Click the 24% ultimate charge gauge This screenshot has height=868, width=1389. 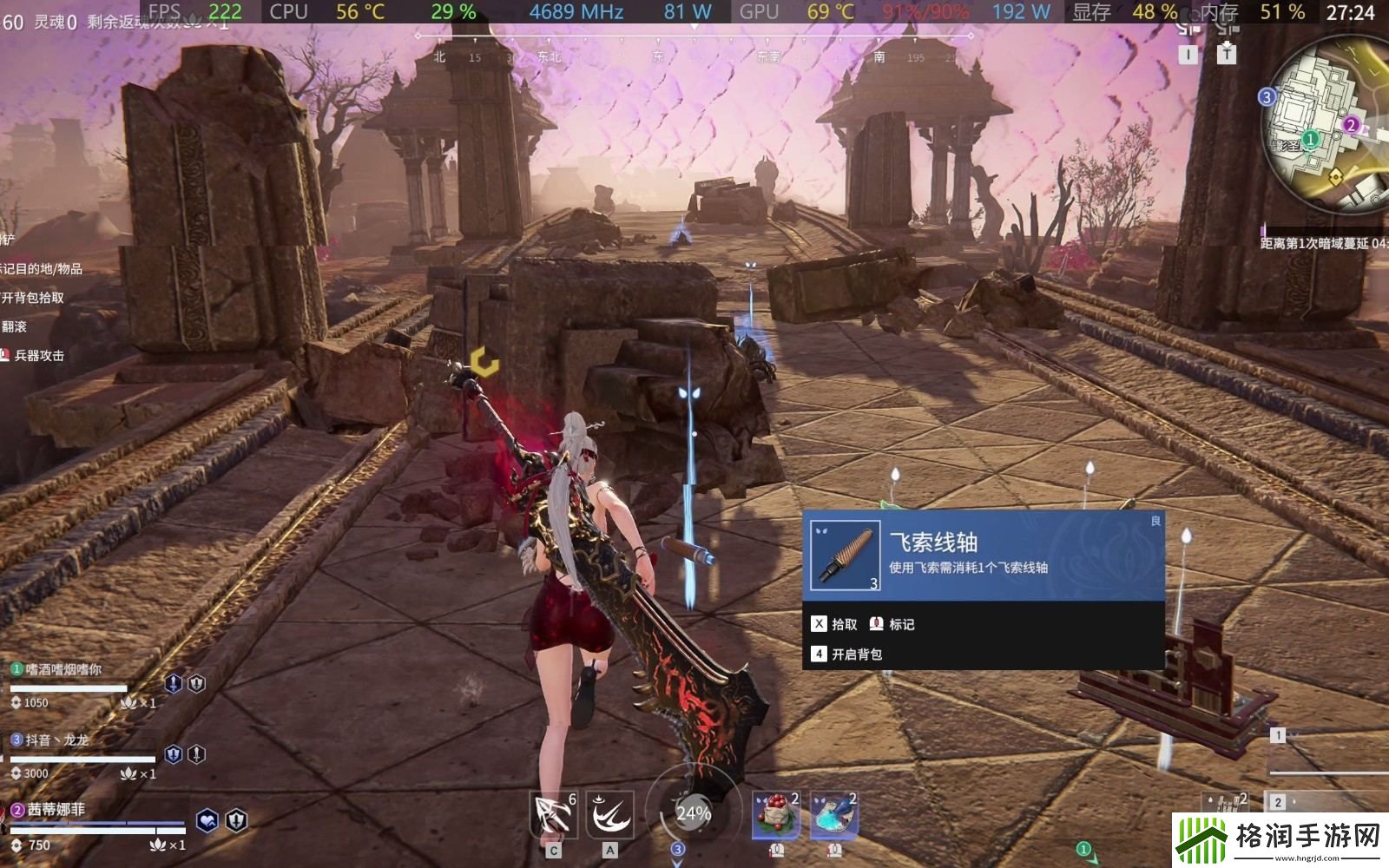693,813
